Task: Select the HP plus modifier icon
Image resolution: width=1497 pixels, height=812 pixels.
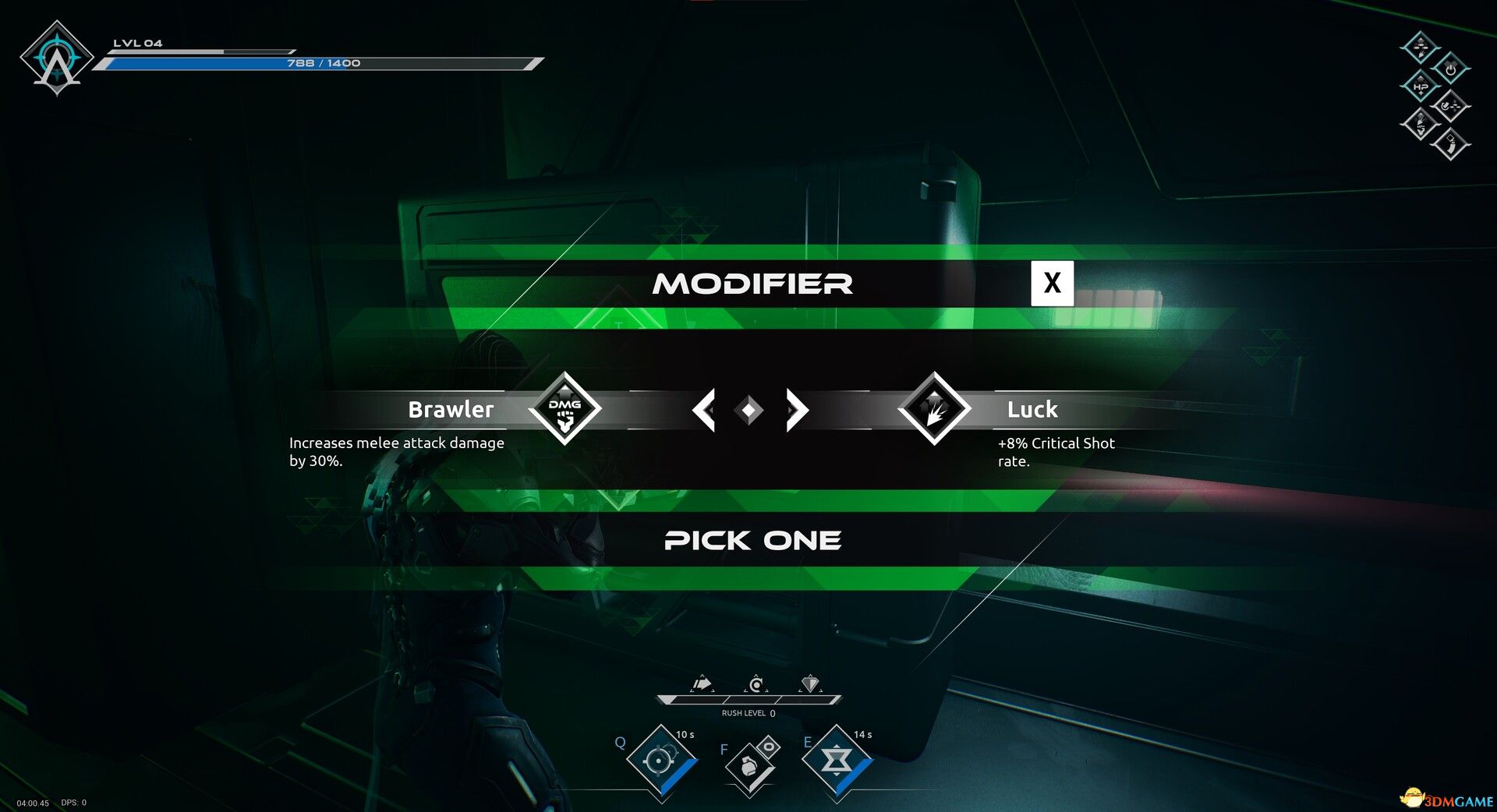Action: [1421, 86]
